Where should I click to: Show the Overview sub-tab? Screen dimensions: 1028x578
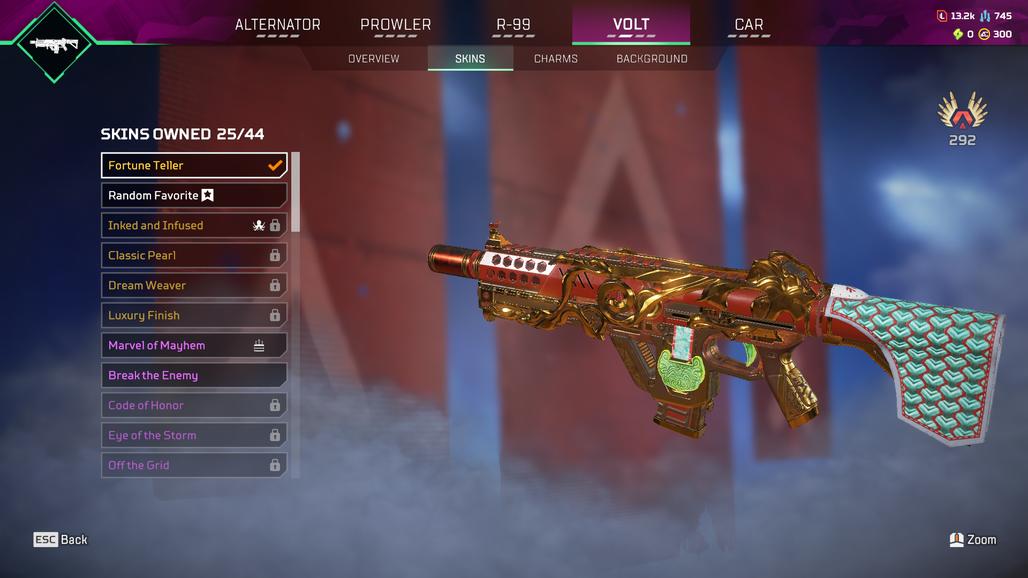373,59
